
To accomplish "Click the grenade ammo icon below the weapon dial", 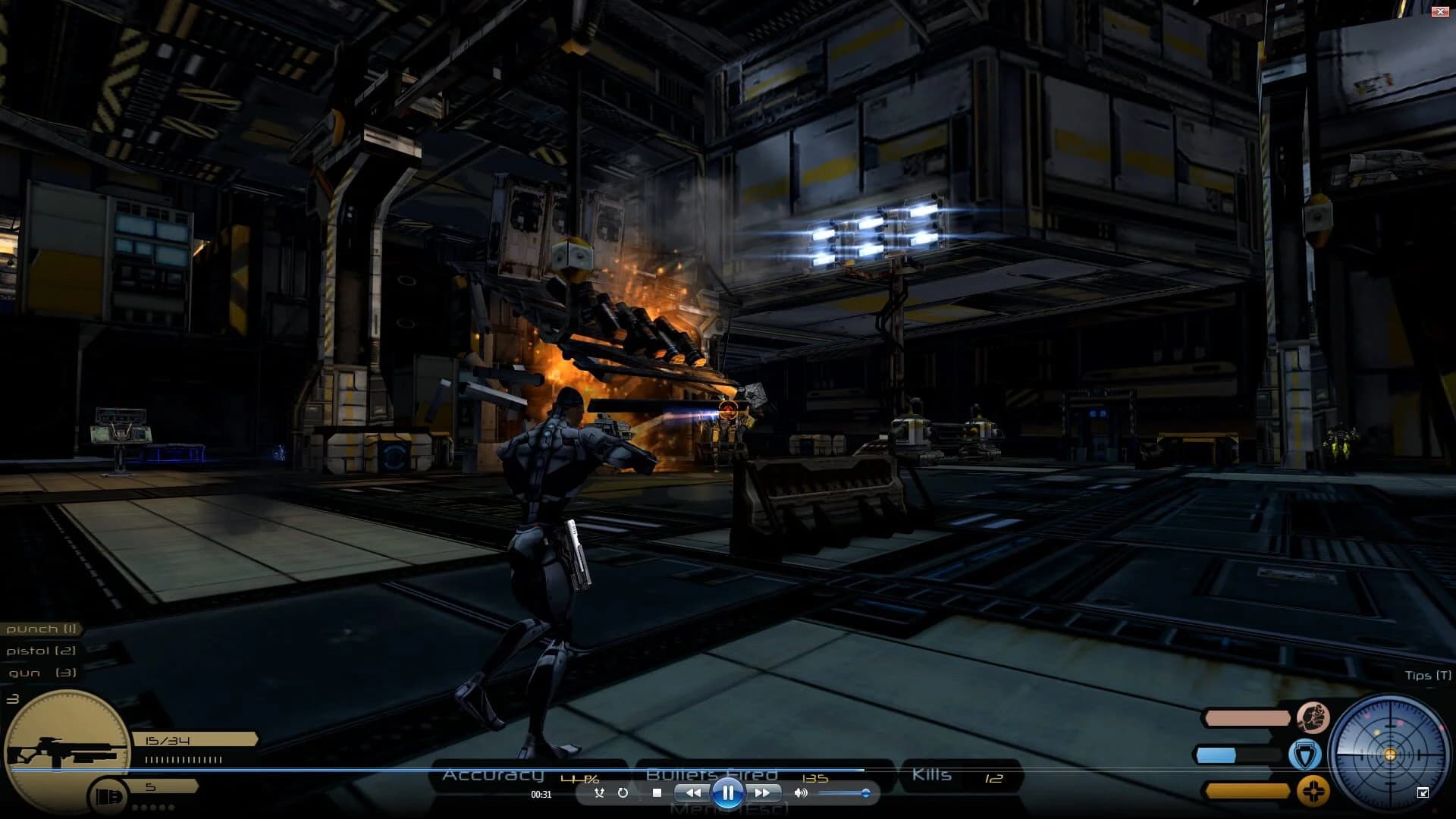I will pyautogui.click(x=106, y=794).
